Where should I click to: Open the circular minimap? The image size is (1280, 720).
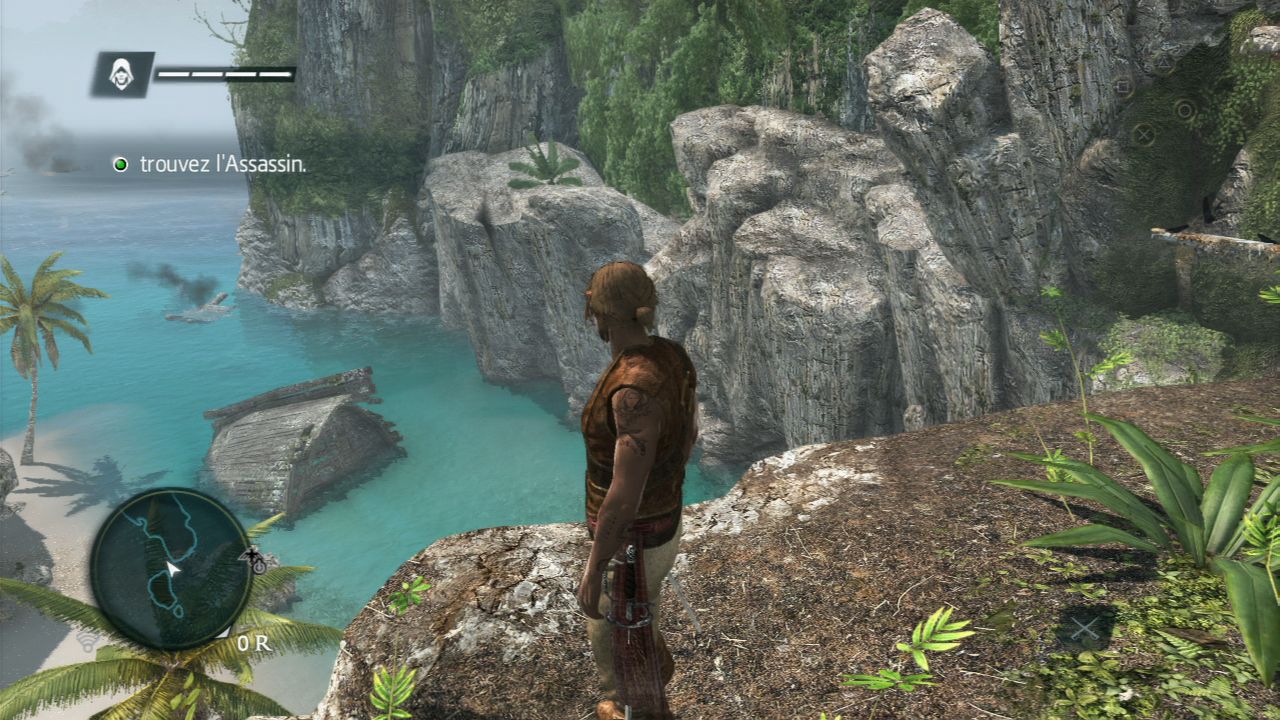pos(170,568)
